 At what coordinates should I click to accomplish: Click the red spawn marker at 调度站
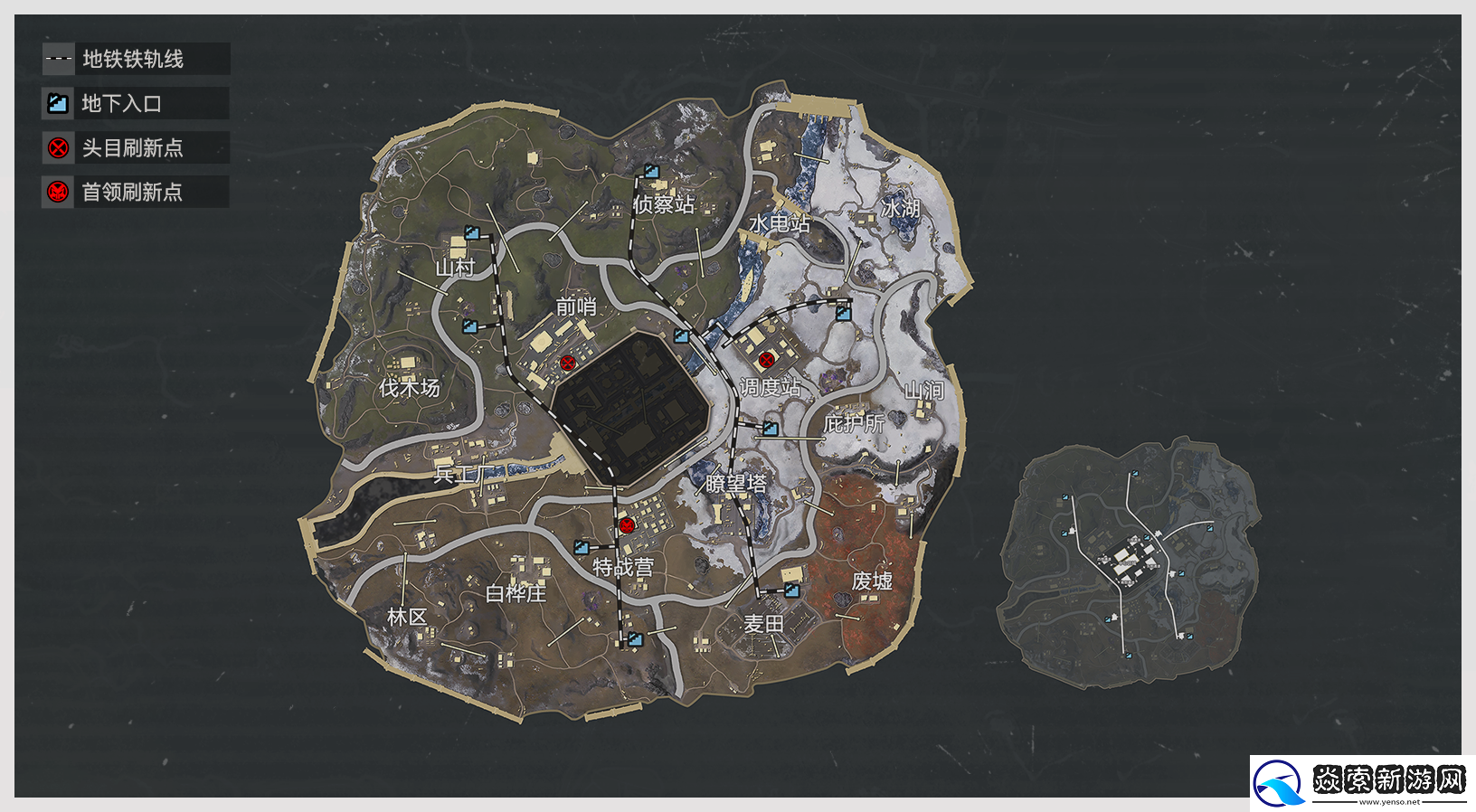(x=767, y=360)
